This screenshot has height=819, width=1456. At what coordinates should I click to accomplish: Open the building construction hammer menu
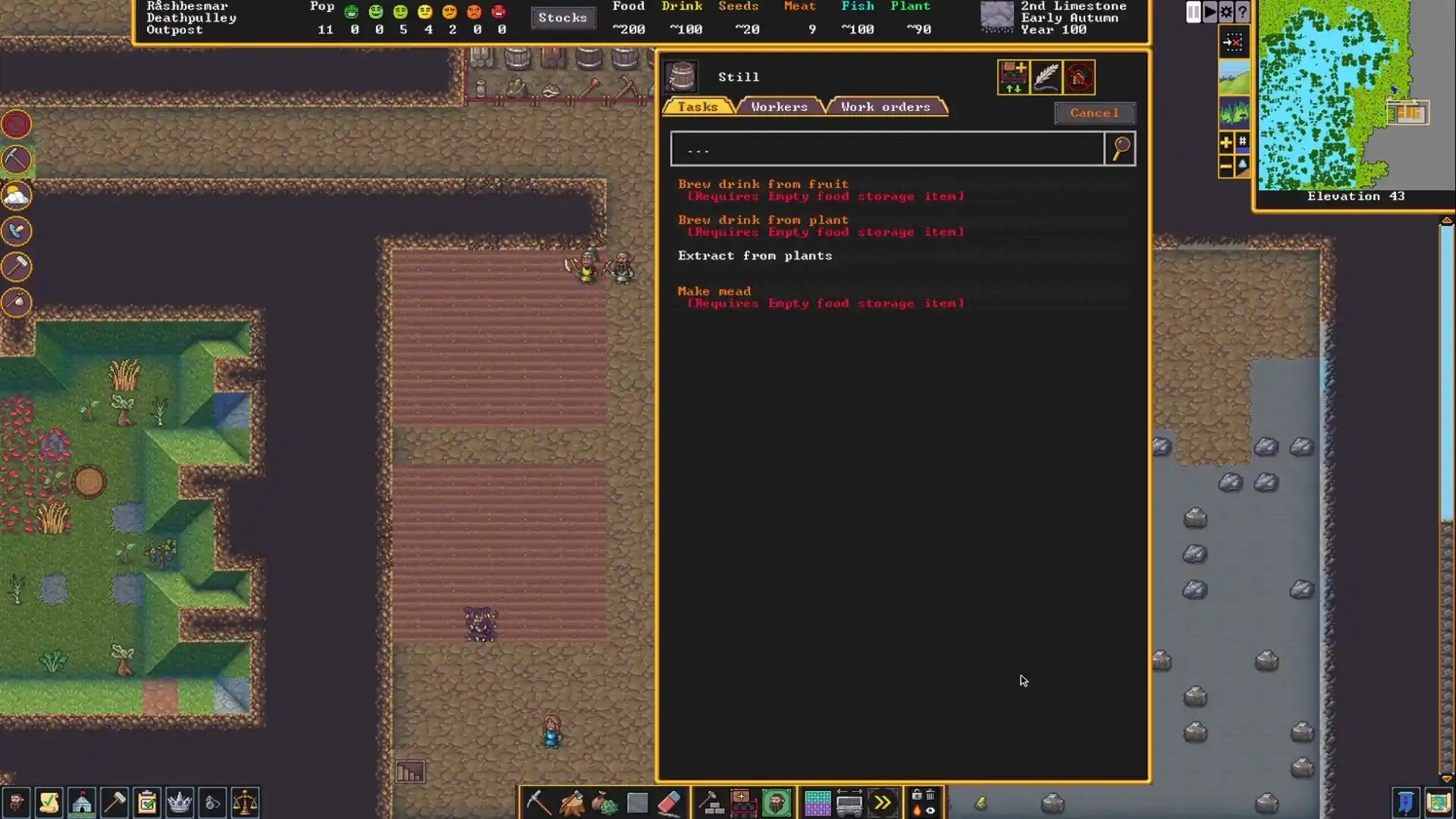pyautogui.click(x=713, y=802)
